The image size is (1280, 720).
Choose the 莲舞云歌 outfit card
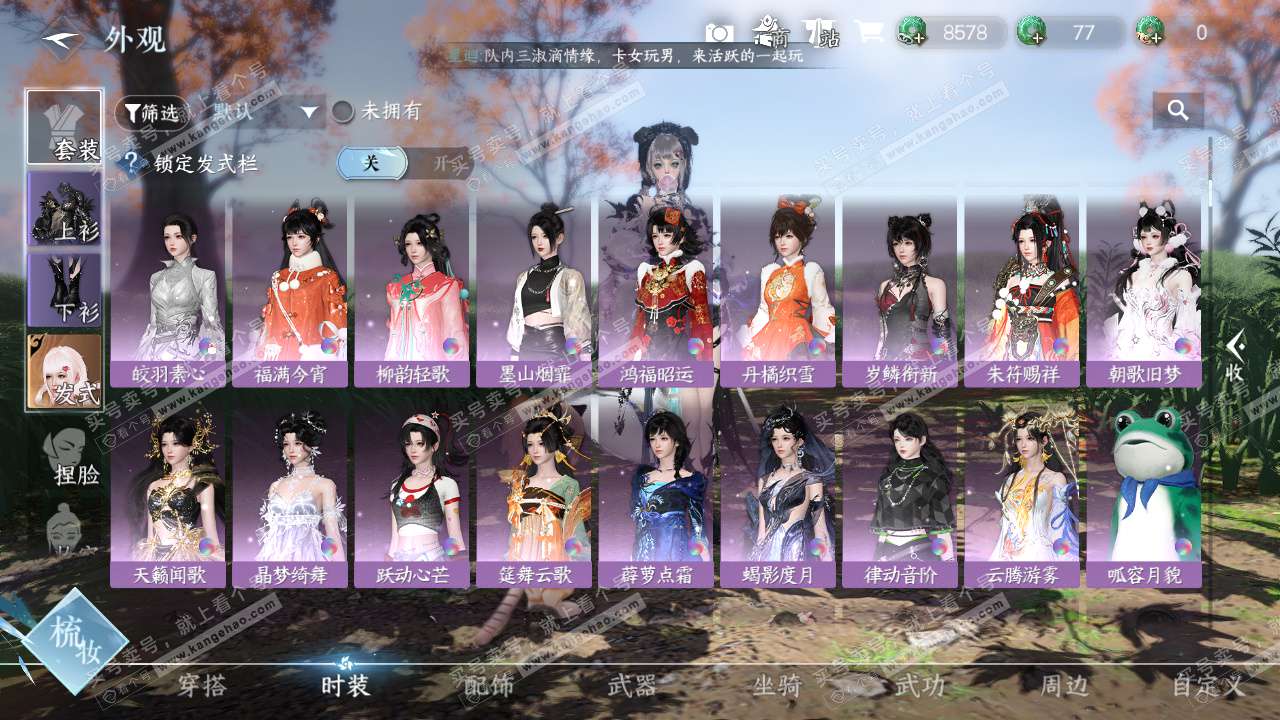point(534,490)
